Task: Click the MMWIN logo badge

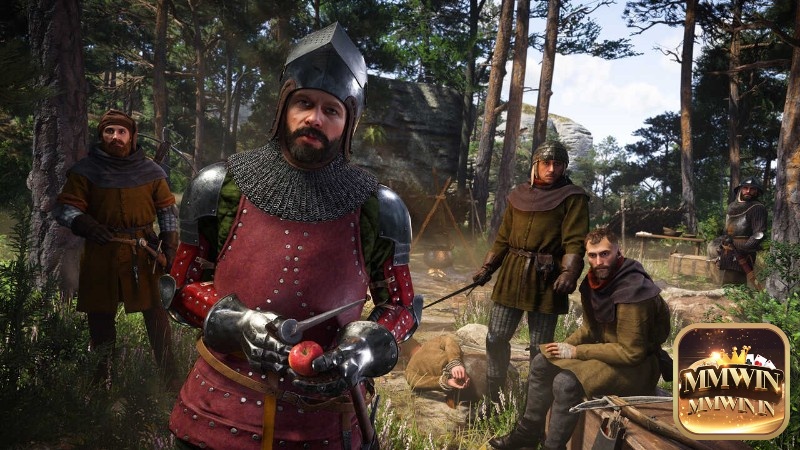Action: 731,381
